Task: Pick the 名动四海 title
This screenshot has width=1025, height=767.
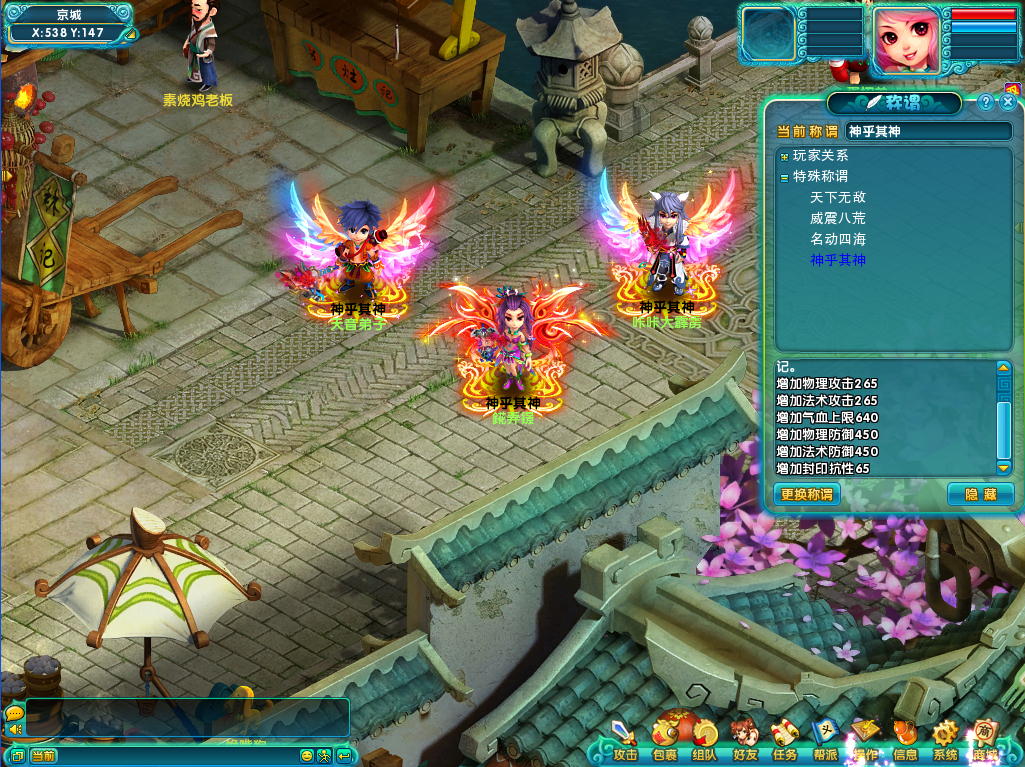Action: coord(838,240)
